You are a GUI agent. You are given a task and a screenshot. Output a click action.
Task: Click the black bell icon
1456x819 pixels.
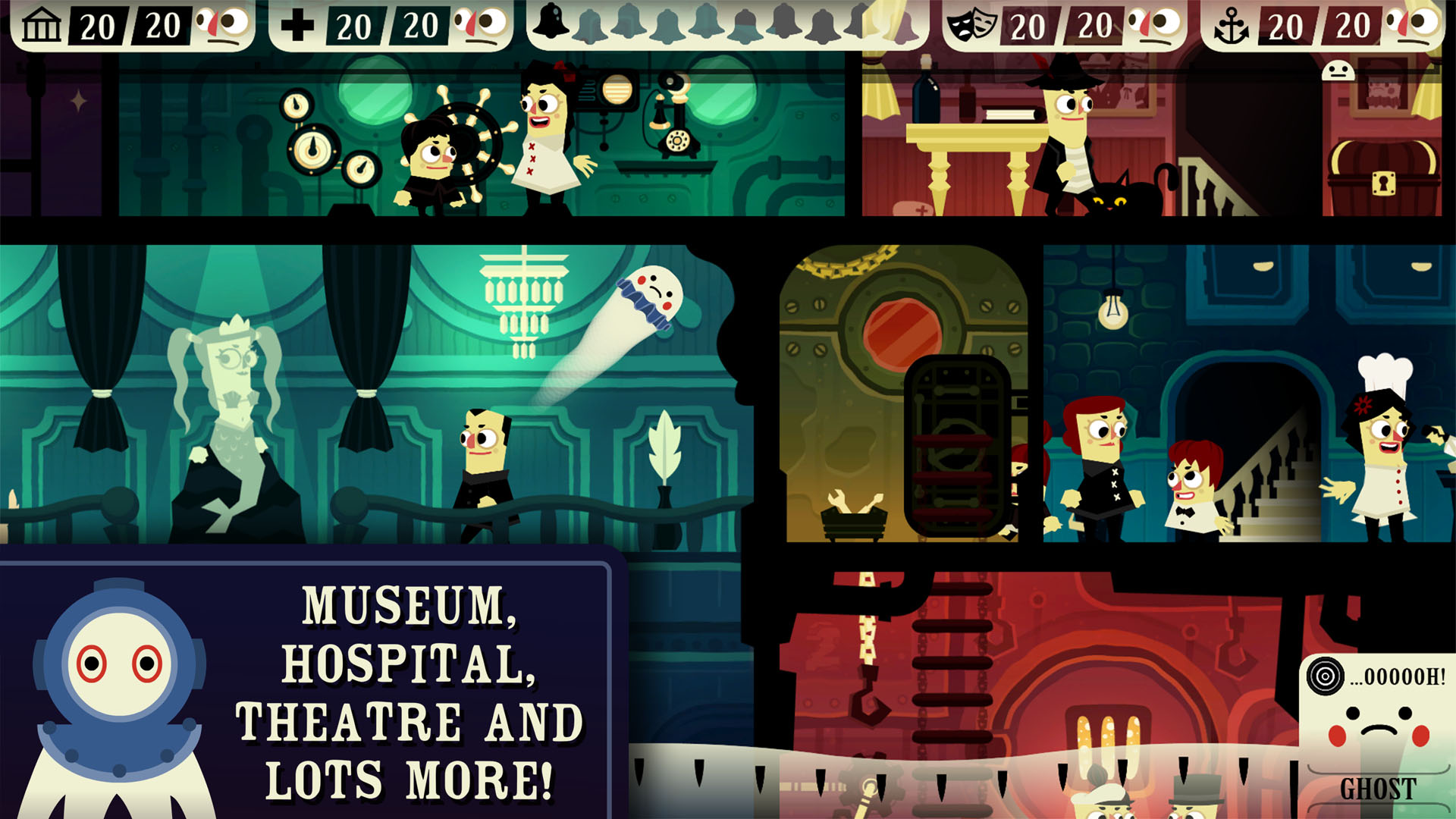(551, 21)
